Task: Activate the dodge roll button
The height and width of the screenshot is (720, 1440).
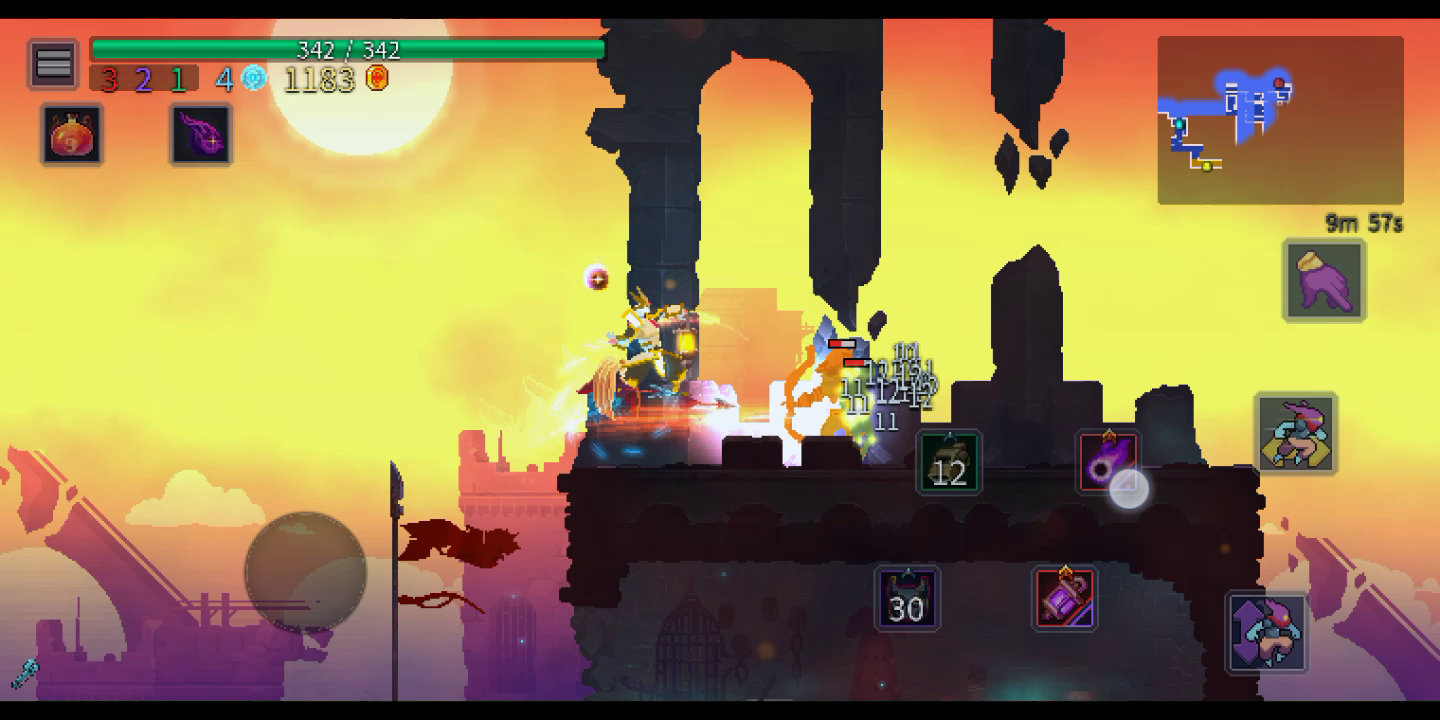Action: click(x=1296, y=433)
